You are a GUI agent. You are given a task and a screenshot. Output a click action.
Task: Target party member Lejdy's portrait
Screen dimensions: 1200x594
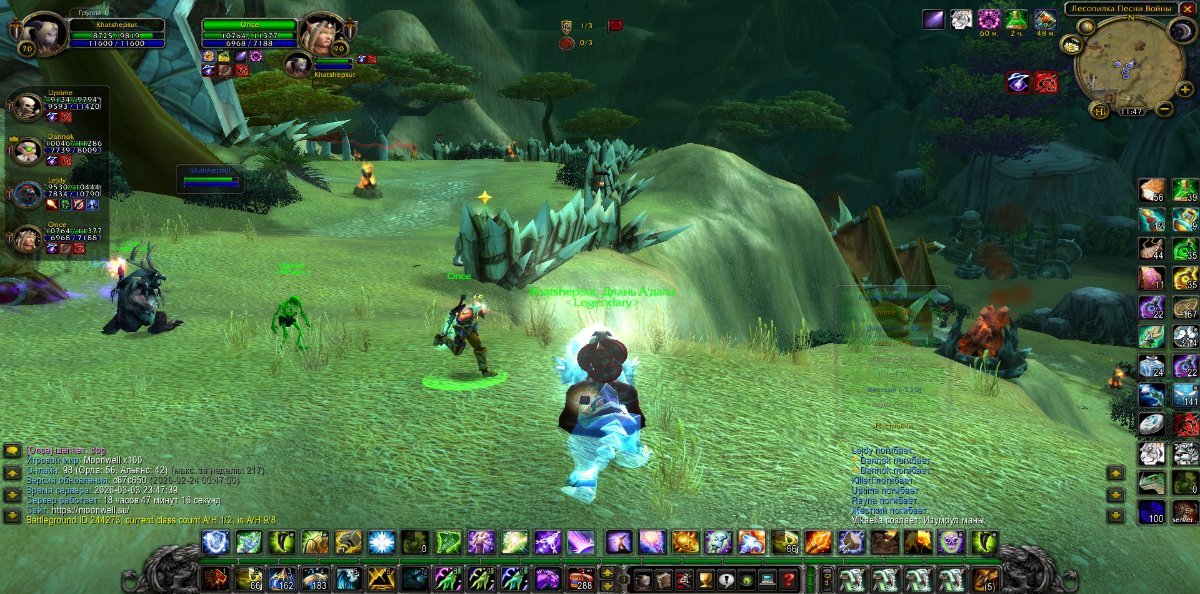click(x=26, y=194)
